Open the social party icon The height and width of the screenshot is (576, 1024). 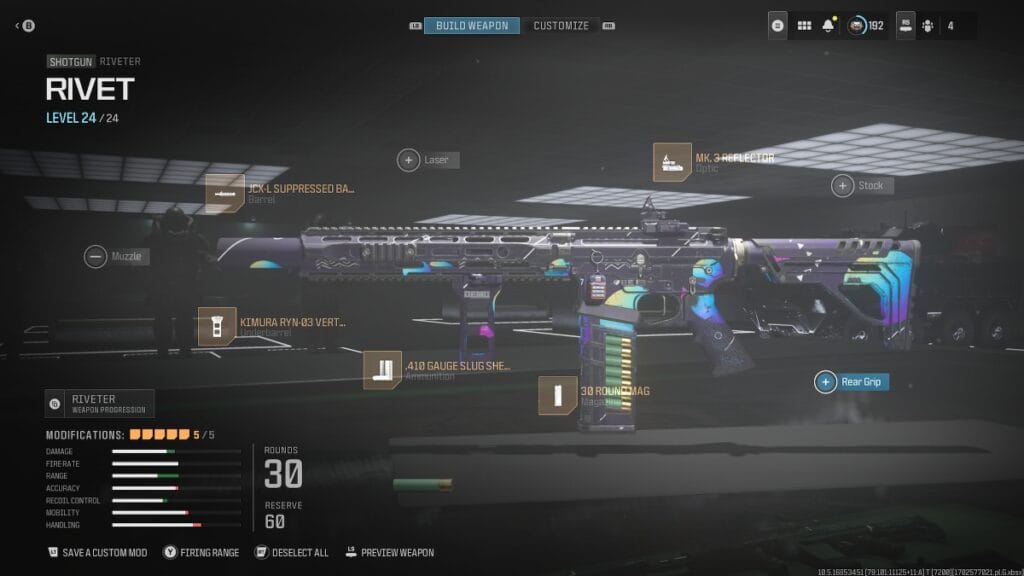coord(926,26)
